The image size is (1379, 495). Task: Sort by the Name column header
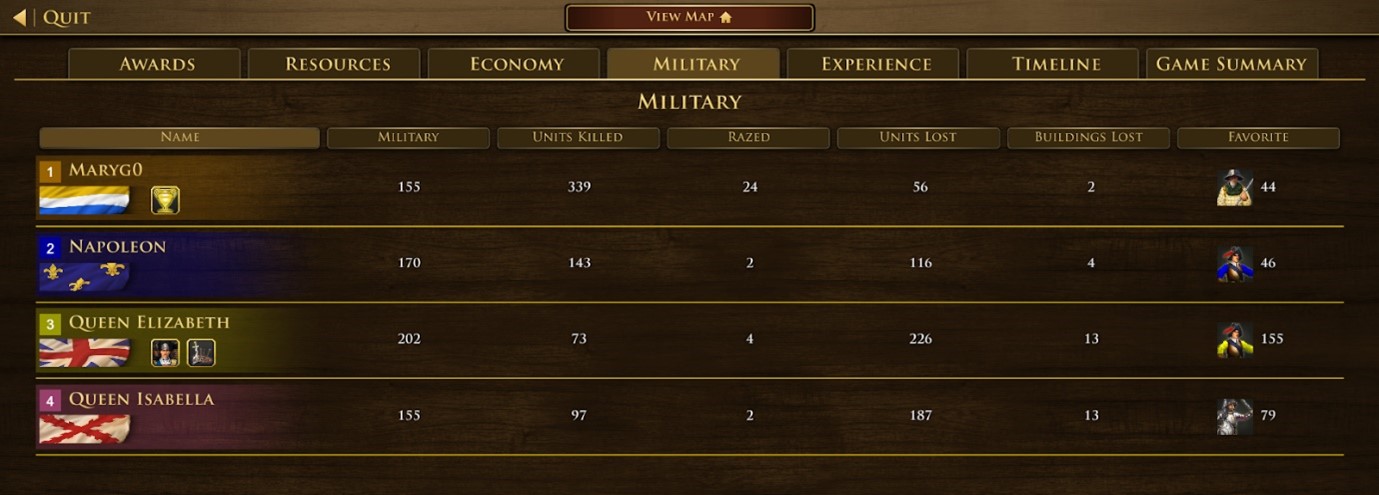(x=180, y=137)
